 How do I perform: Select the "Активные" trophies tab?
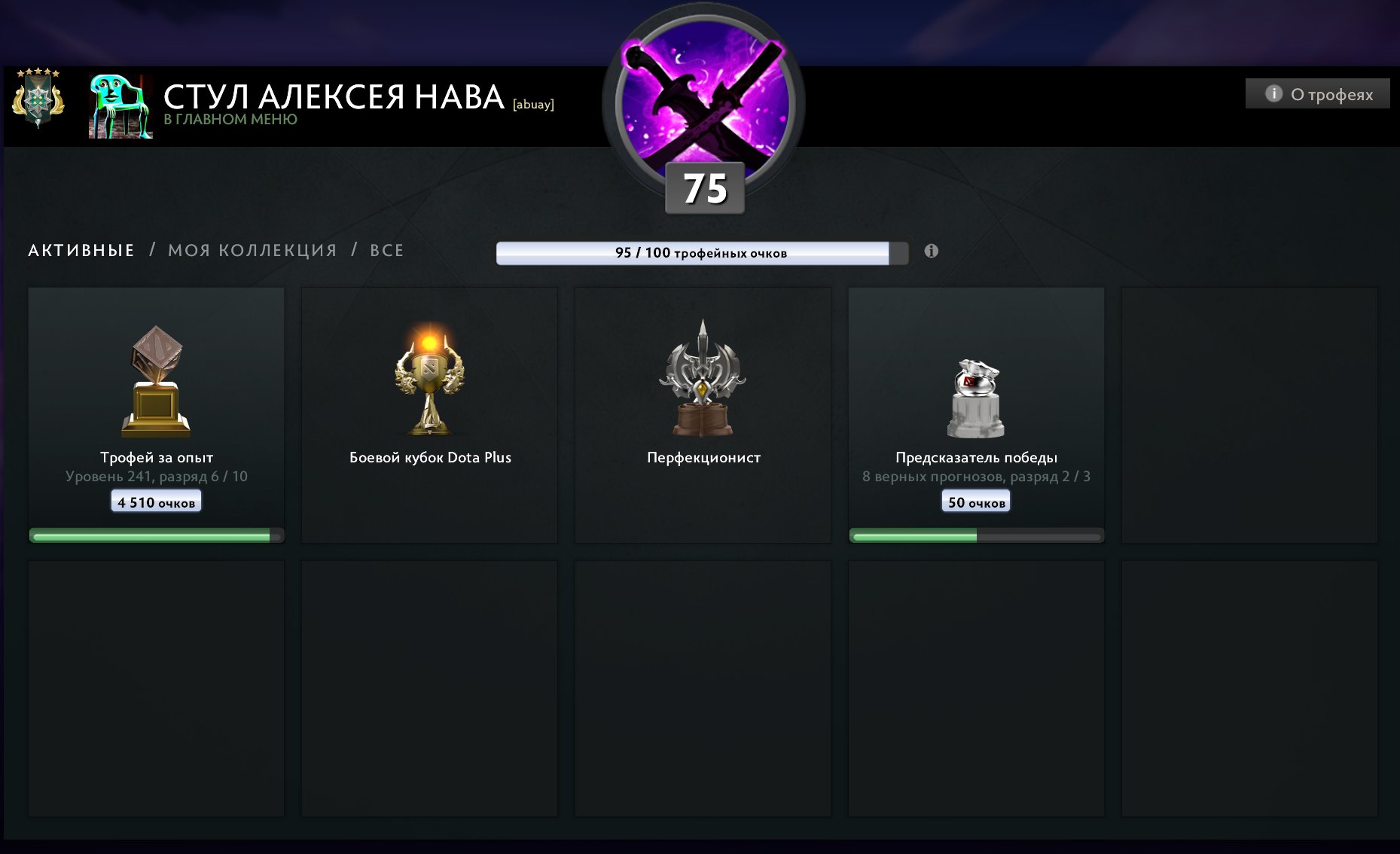coord(81,251)
